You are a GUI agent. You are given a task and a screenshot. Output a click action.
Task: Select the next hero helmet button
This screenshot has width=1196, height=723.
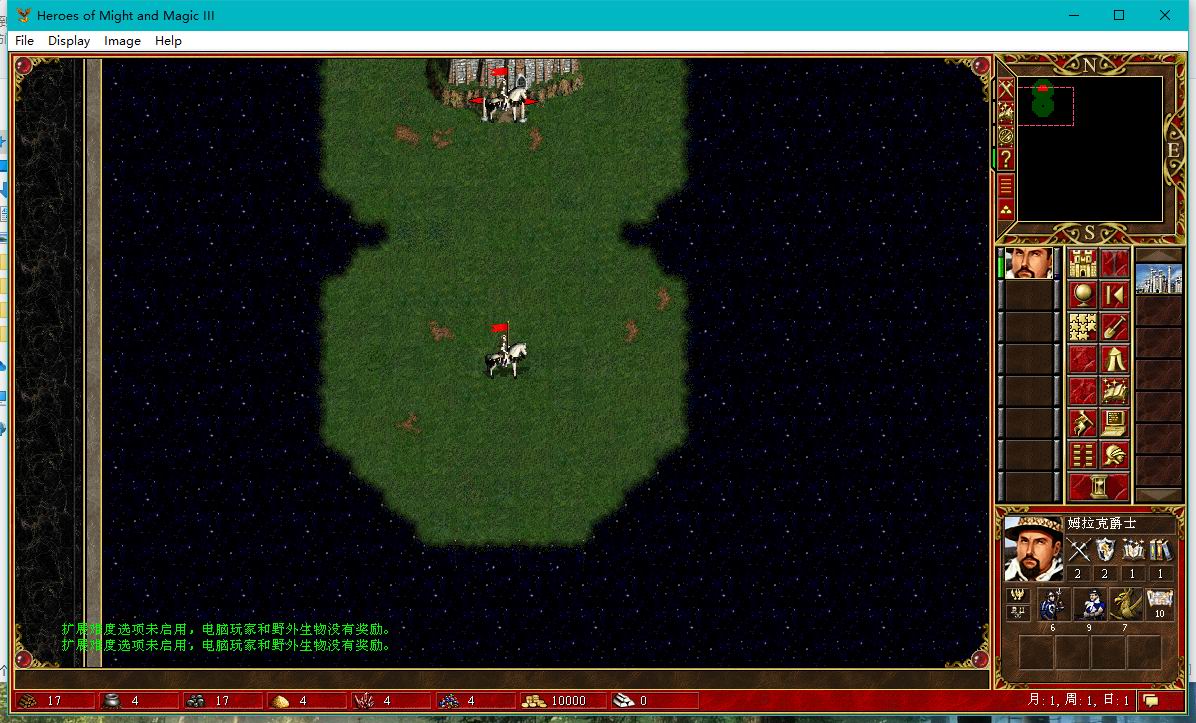pos(1115,455)
